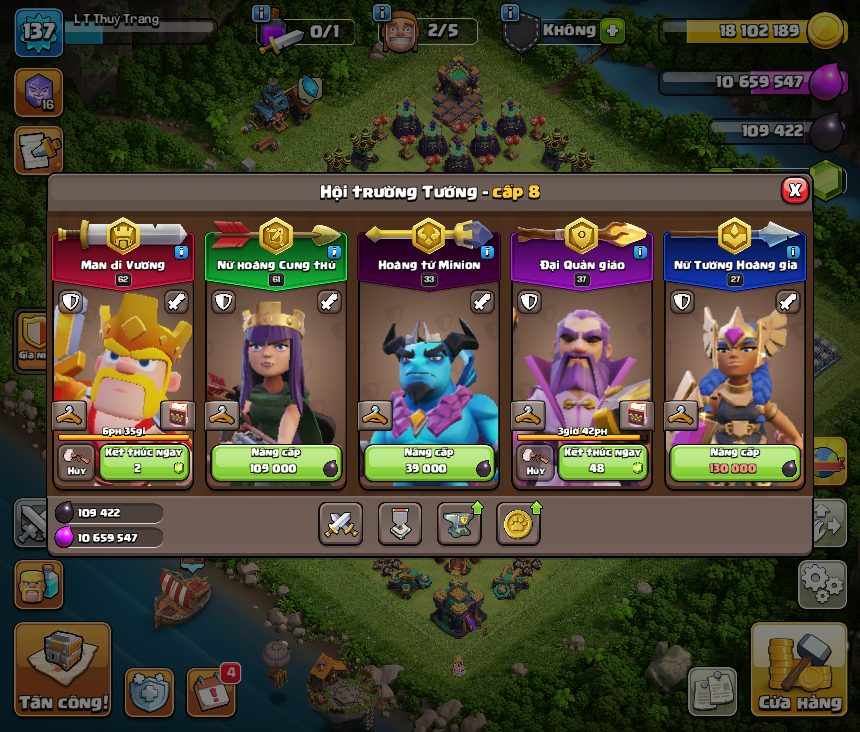Open Nữ hoàng Cung thủ skin hanger
Screen dimensions: 860x732
pyautogui.click(x=222, y=415)
